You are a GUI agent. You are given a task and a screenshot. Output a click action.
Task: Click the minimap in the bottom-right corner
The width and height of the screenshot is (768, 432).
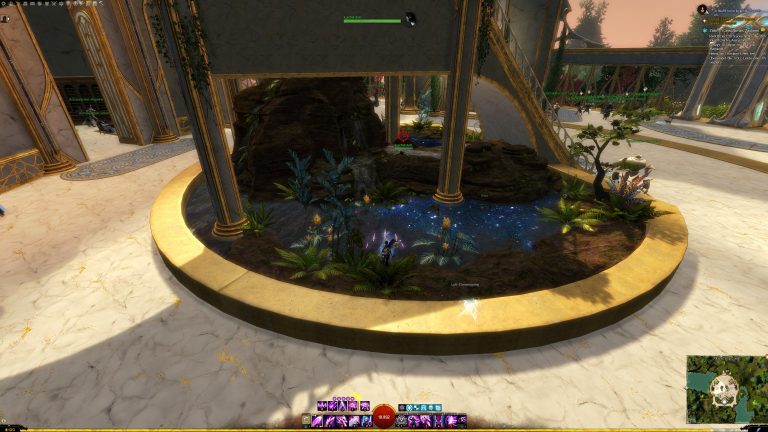(727, 389)
